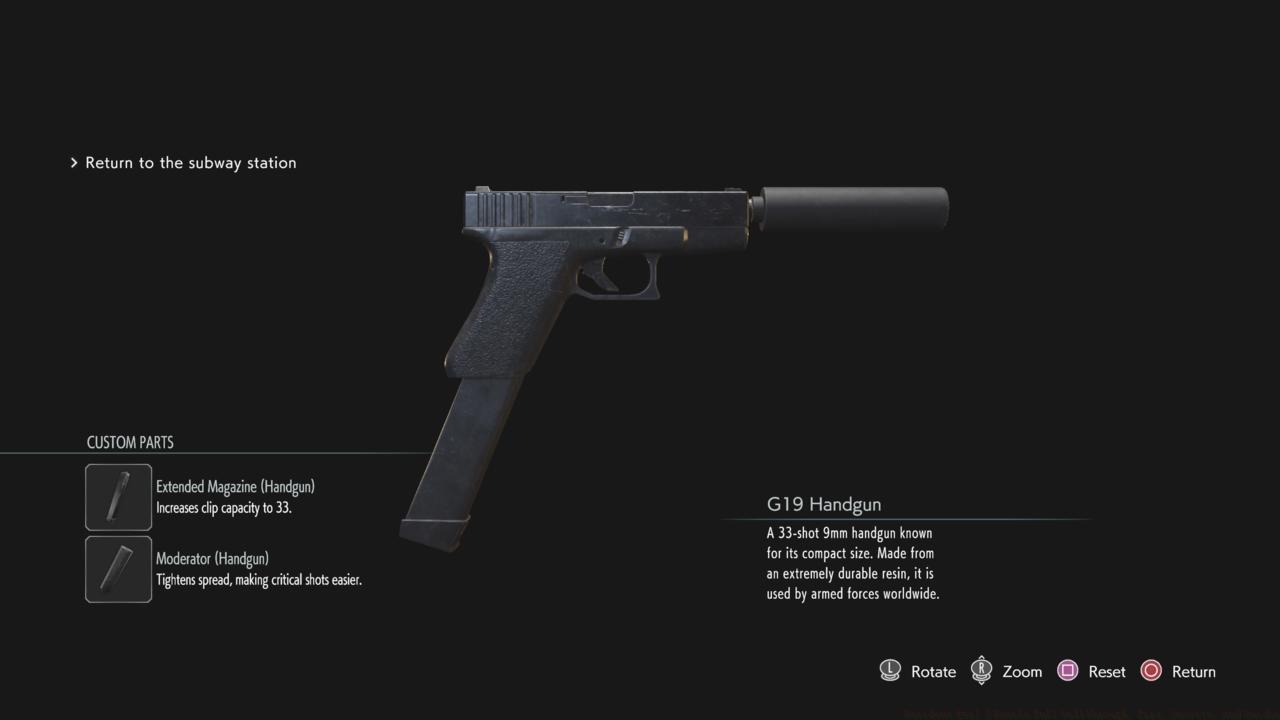The width and height of the screenshot is (1280, 720).
Task: Select the Moderator custom part slot
Action: click(x=119, y=569)
